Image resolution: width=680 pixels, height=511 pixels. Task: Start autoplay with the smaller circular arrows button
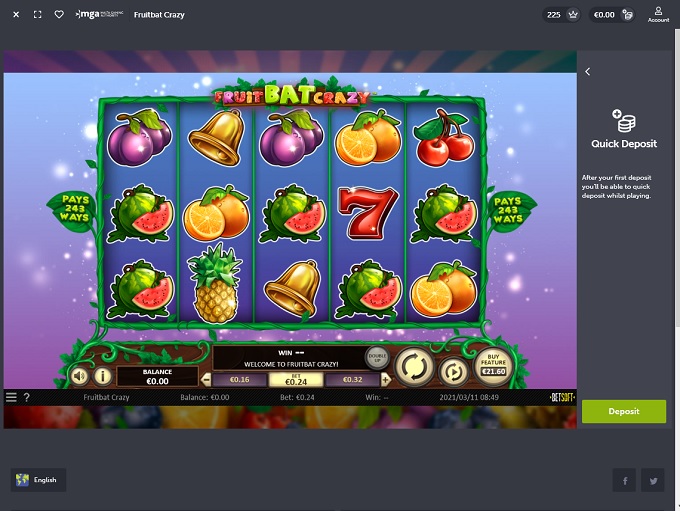pyautogui.click(x=452, y=372)
